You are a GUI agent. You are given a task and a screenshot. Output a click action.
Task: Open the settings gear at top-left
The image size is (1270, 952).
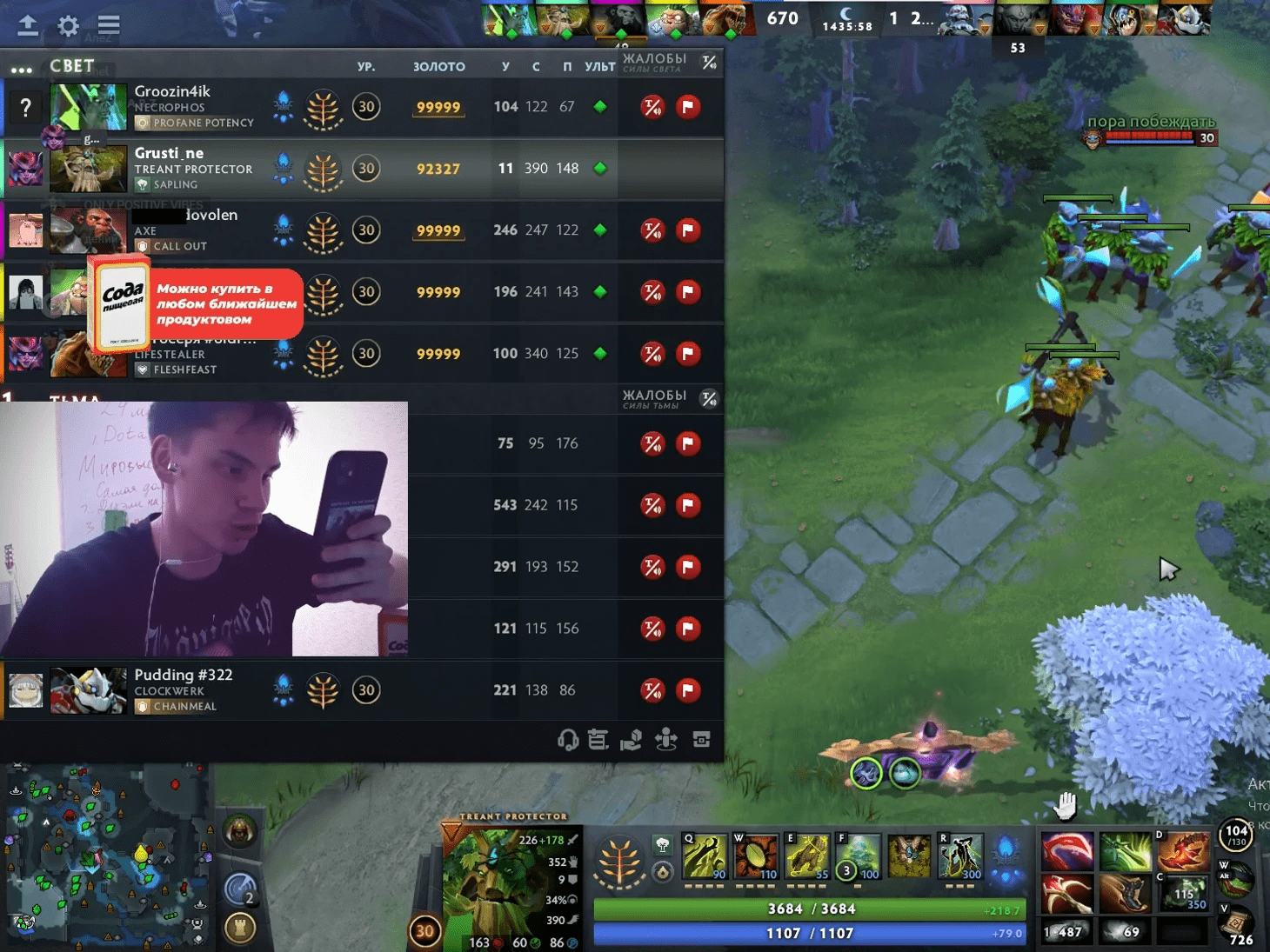tap(67, 25)
